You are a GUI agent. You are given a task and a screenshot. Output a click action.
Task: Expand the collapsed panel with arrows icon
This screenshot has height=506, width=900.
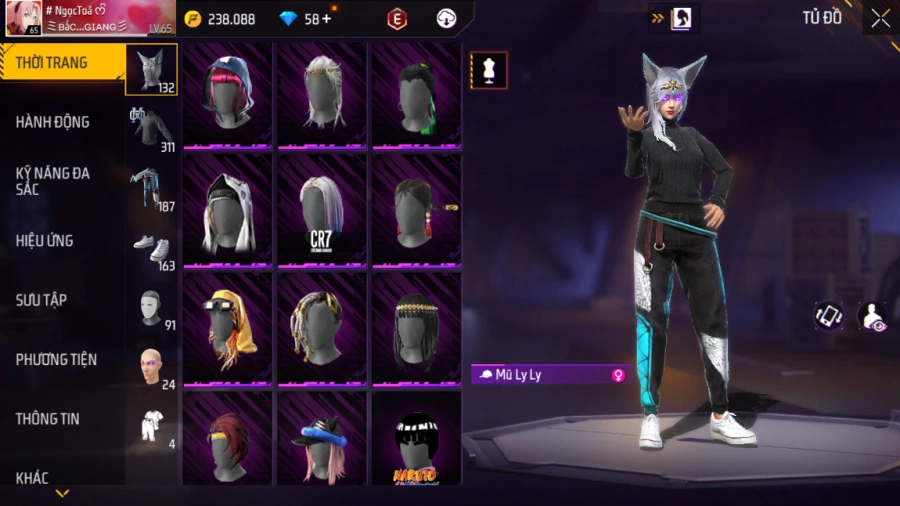pyautogui.click(x=673, y=18)
